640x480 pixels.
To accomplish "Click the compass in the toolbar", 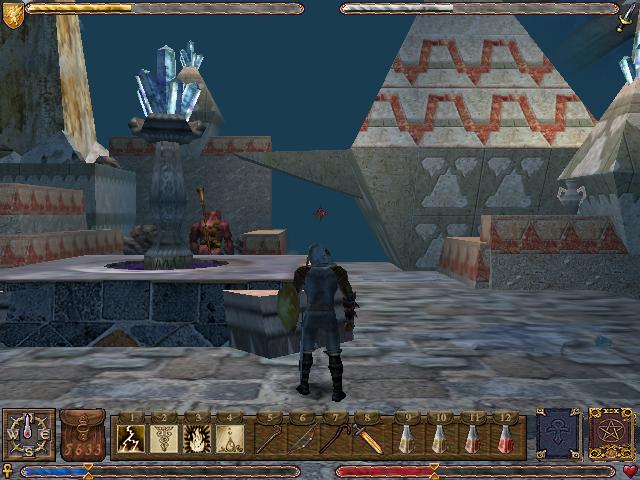I will (28, 435).
